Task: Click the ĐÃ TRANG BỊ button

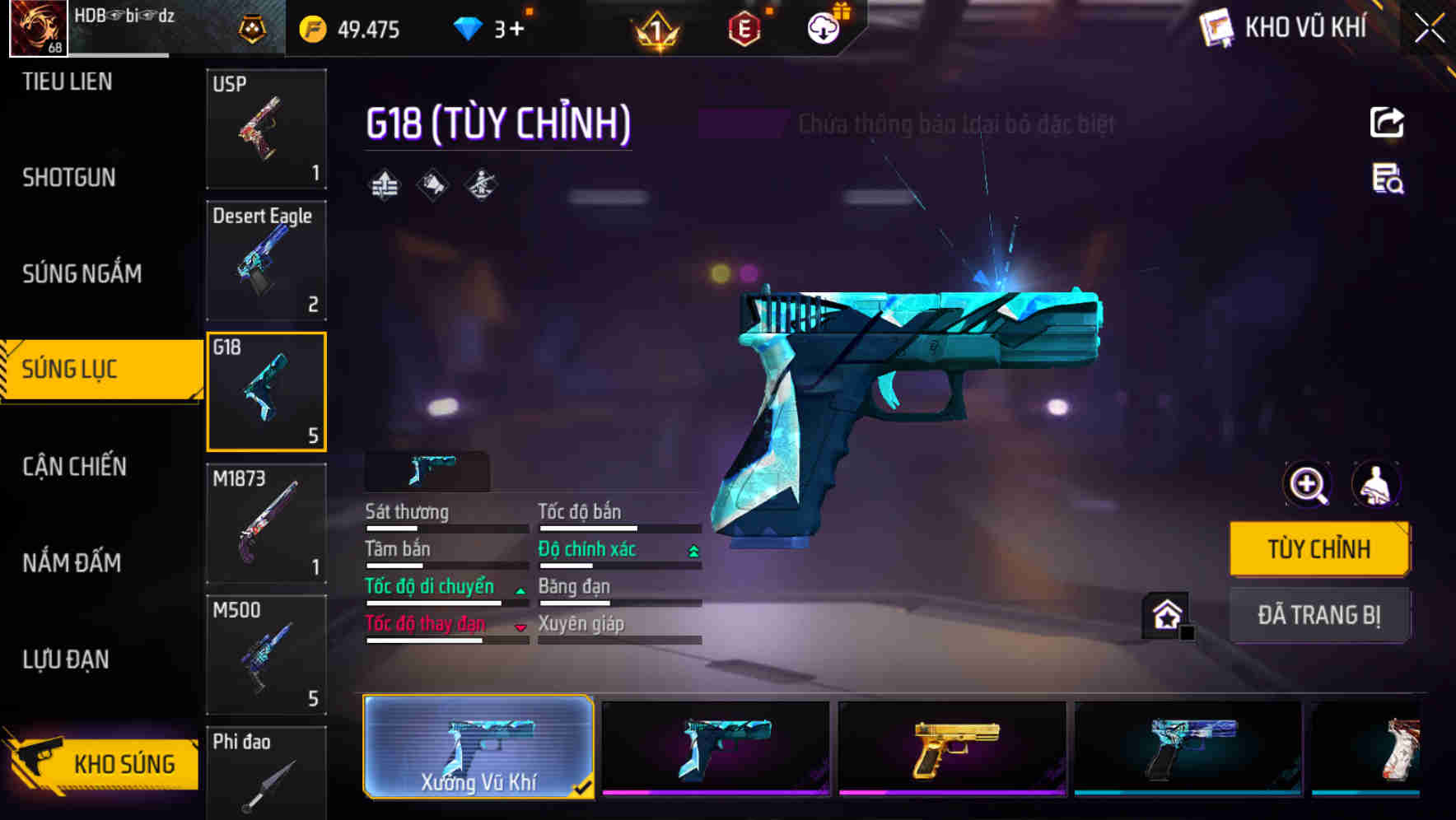Action: click(x=1319, y=615)
